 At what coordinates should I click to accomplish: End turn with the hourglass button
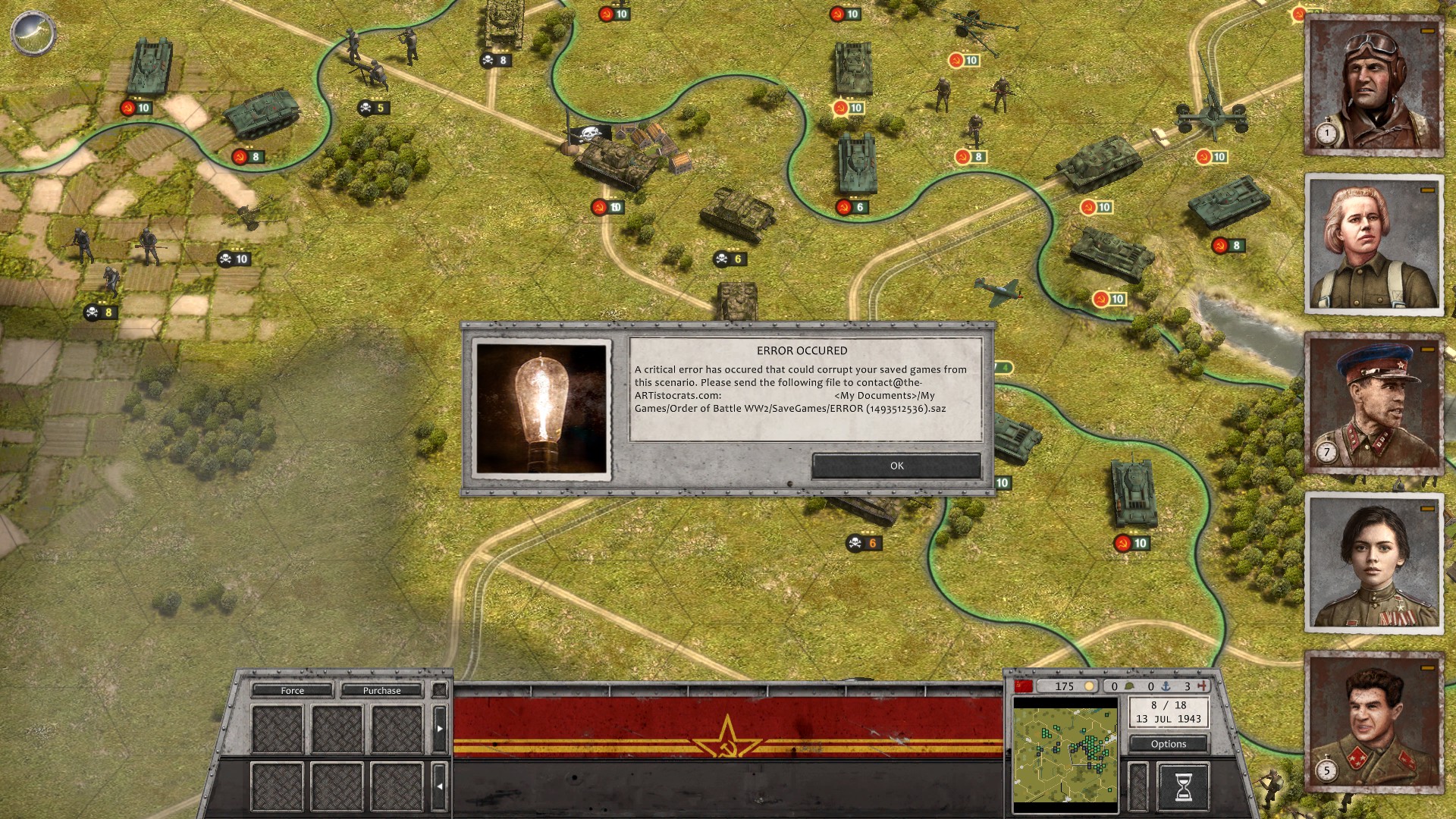[x=1182, y=786]
